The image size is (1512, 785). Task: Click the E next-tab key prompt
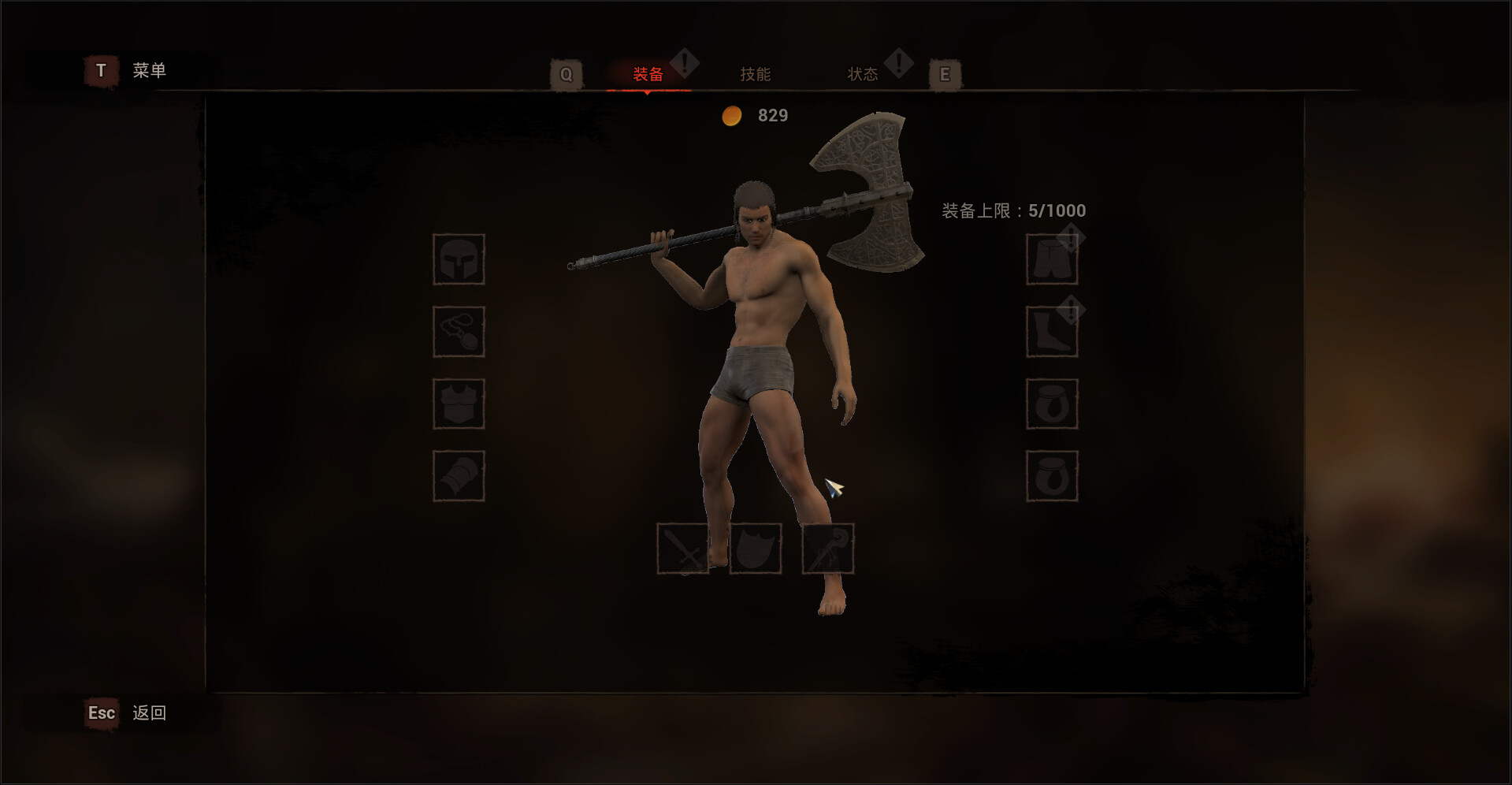[x=945, y=73]
